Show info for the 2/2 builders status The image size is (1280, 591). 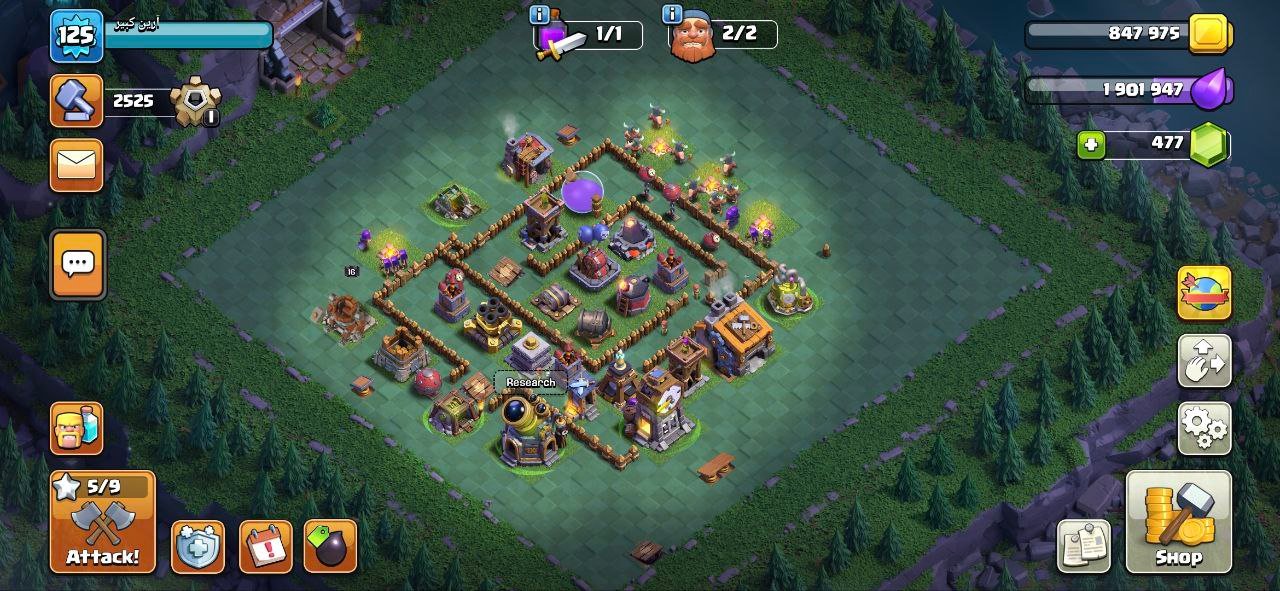671,15
